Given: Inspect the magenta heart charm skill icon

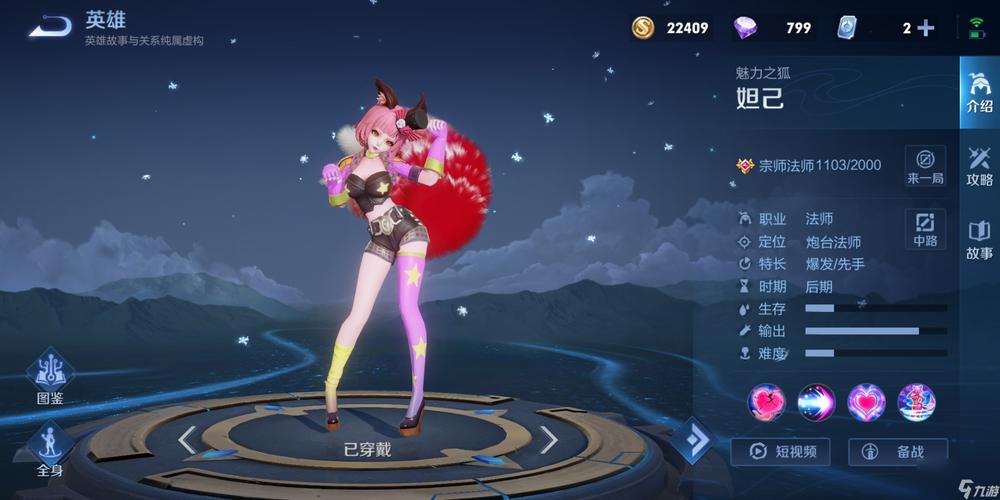Looking at the screenshot, I should coord(866,402).
